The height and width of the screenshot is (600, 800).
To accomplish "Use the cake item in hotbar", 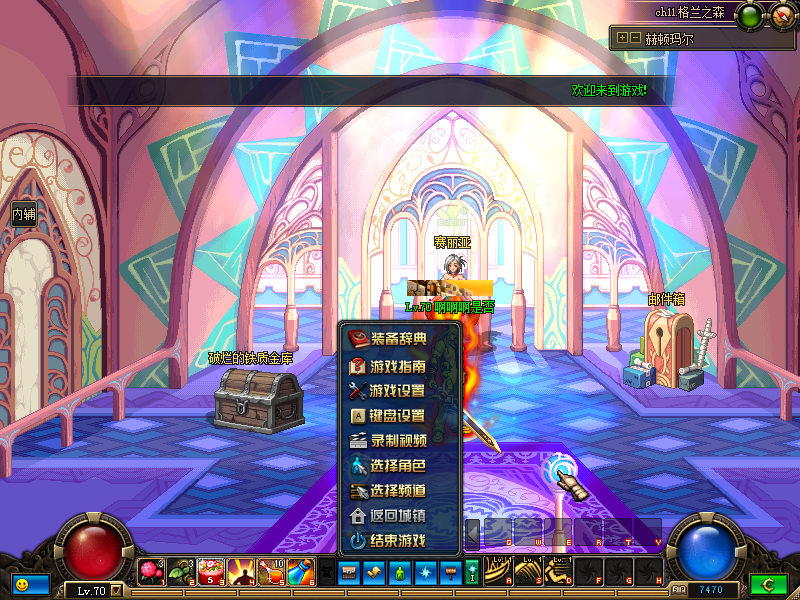I will 211,572.
